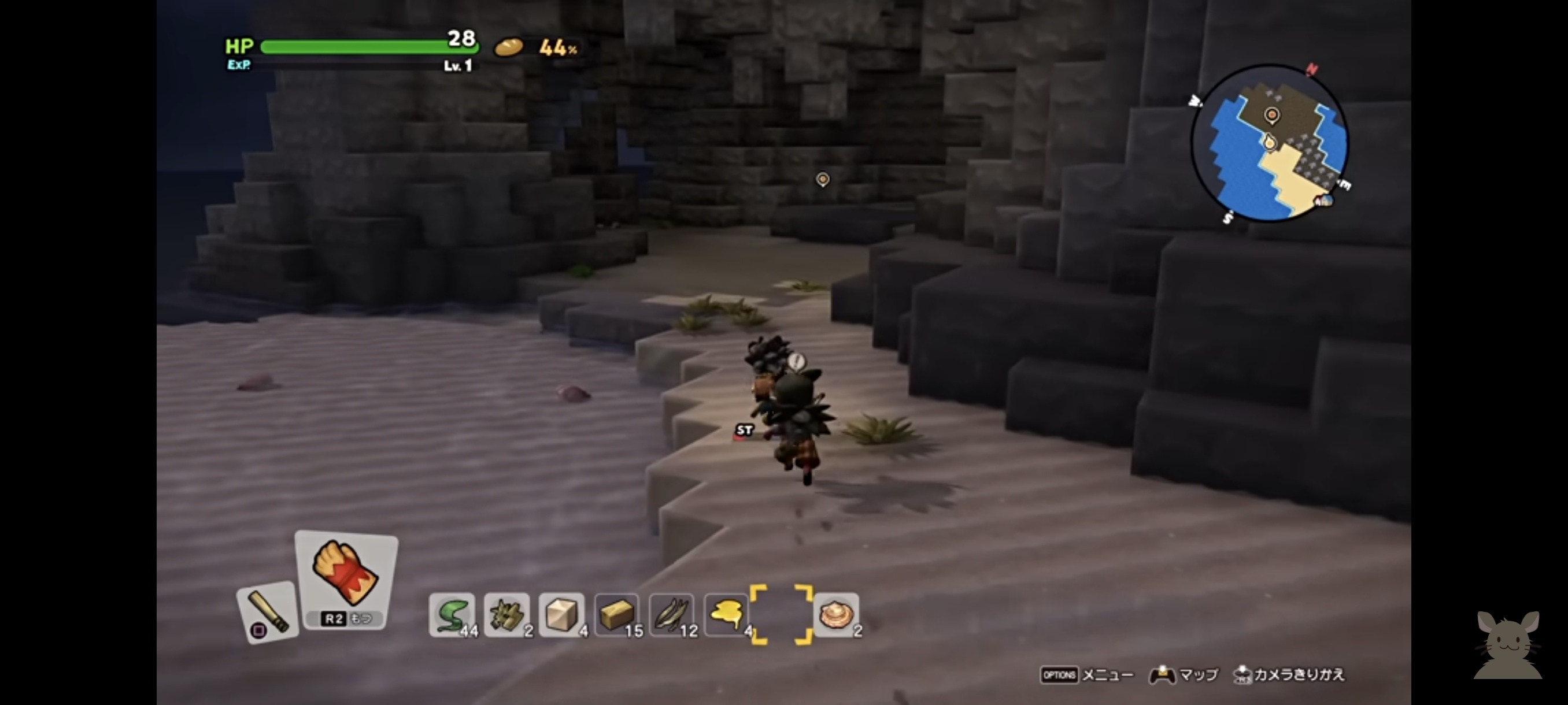
Task: Choose the dry grass bundle slot
Action: click(x=507, y=614)
